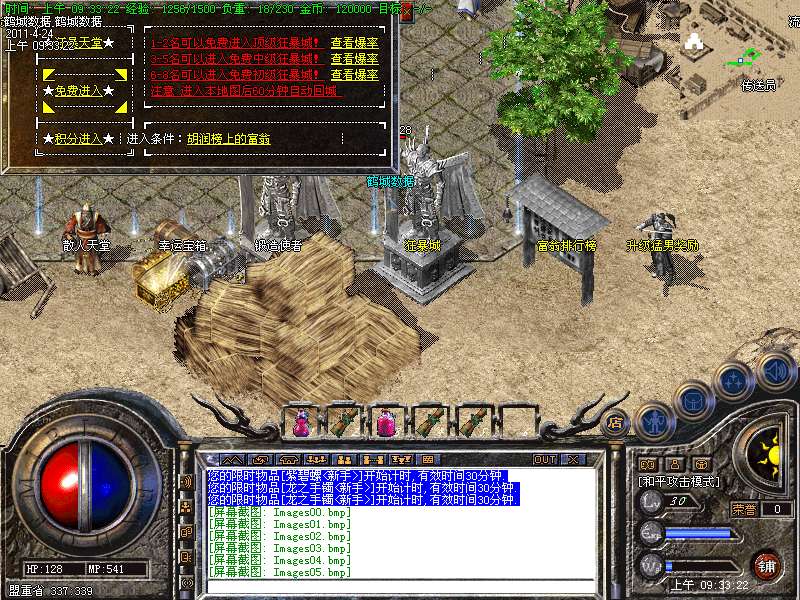This screenshot has height=600, width=800.
Task: Choose the 积分进入 points entry option
Action: 79,138
